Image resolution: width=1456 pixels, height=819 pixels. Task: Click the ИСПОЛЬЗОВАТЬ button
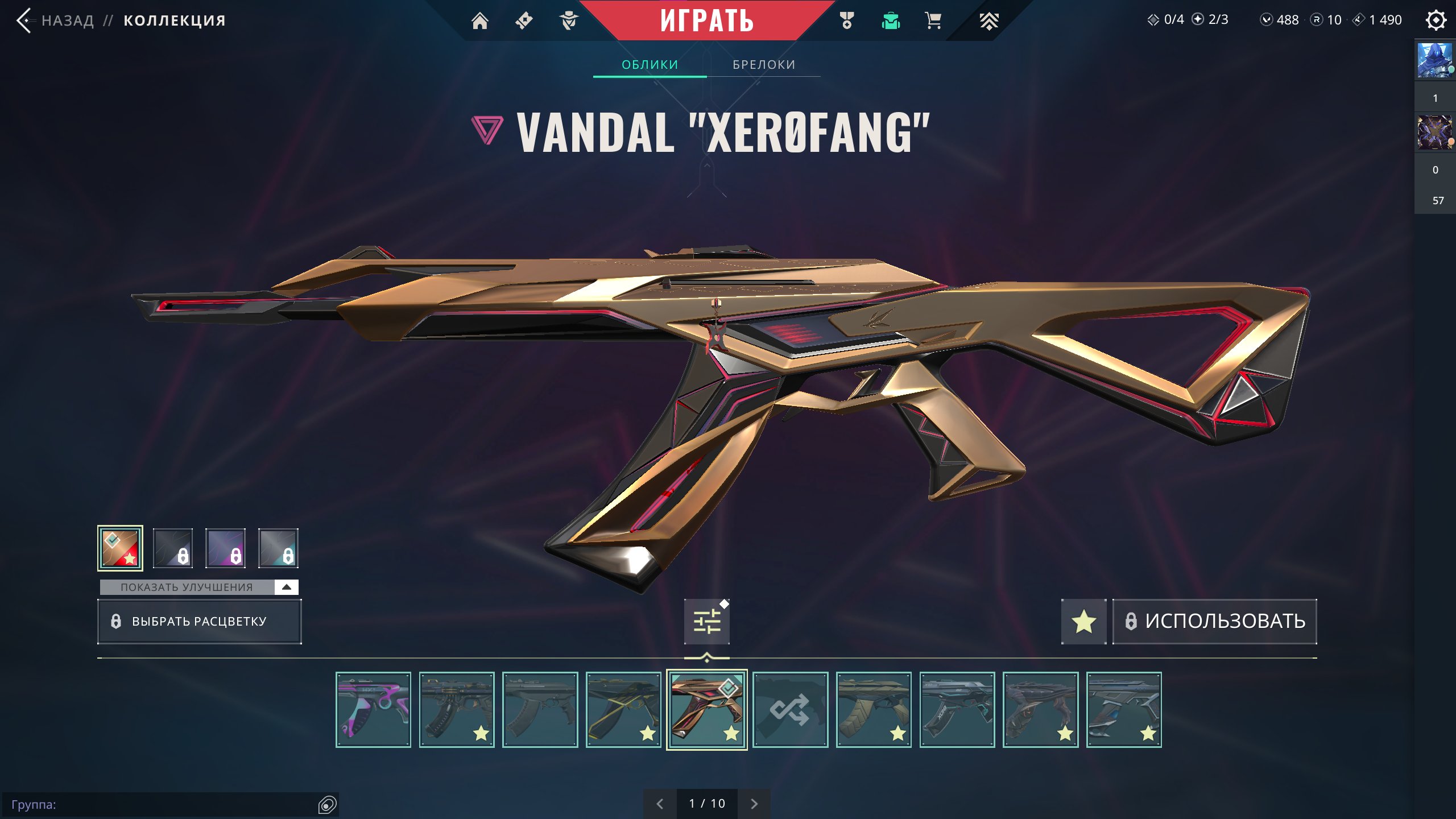[x=1215, y=621]
